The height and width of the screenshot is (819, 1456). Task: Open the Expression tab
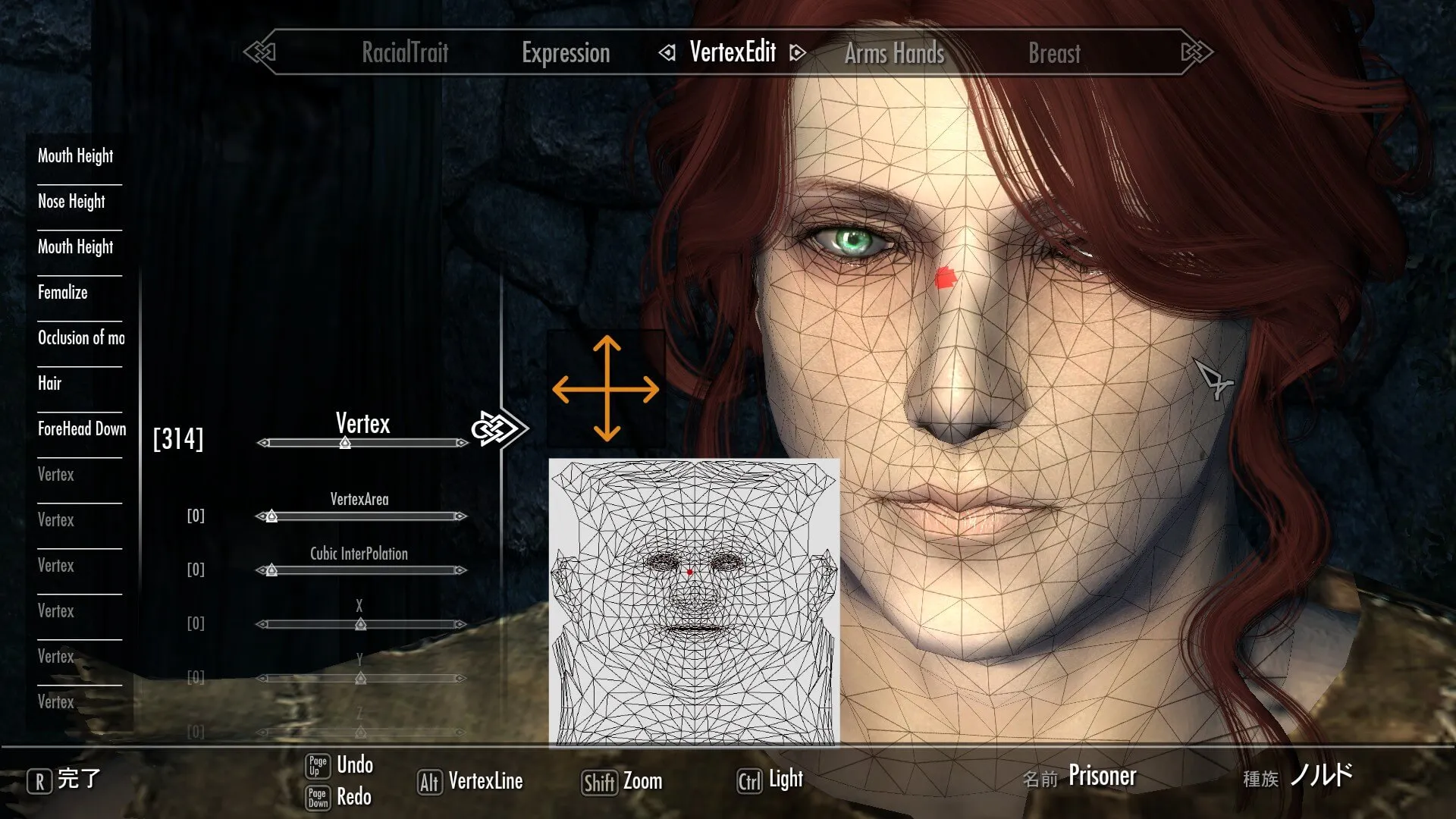point(566,52)
